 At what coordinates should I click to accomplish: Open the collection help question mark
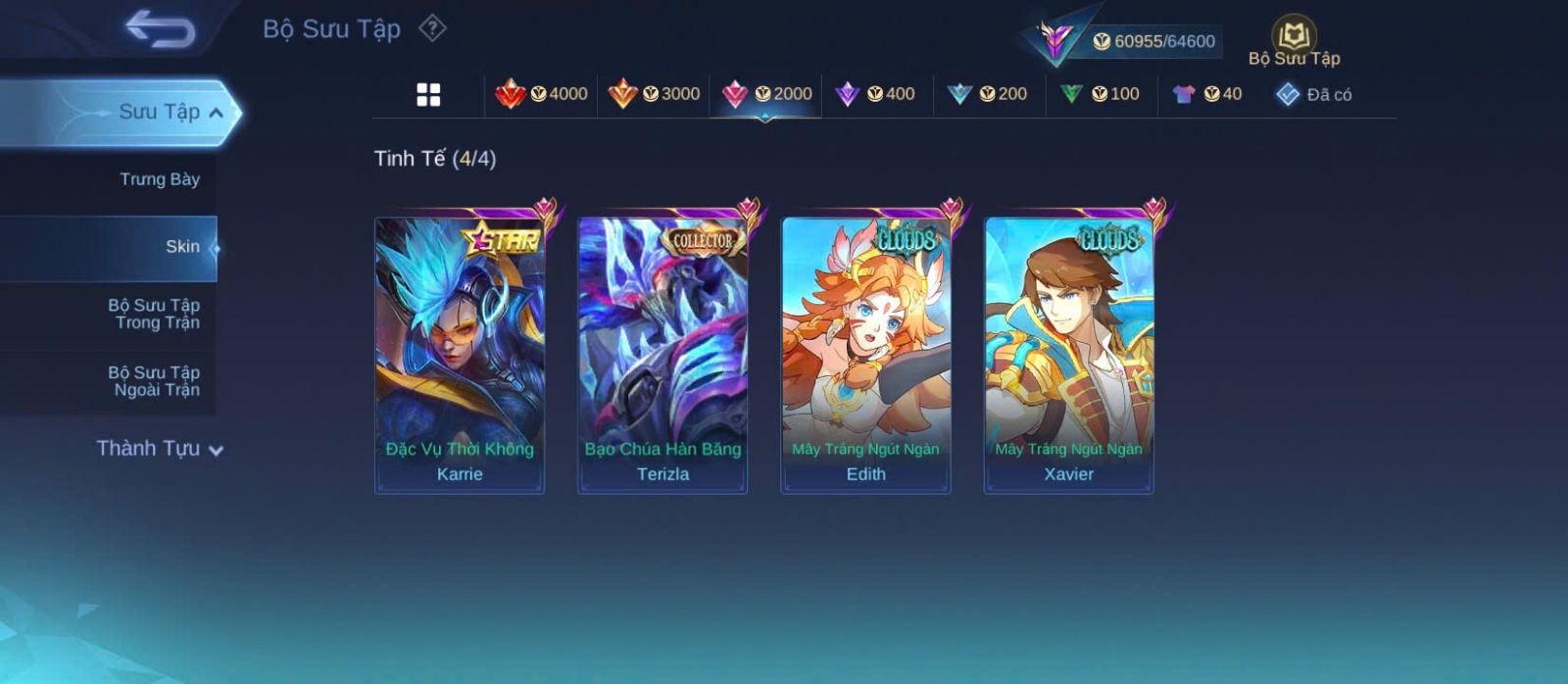pyautogui.click(x=432, y=28)
